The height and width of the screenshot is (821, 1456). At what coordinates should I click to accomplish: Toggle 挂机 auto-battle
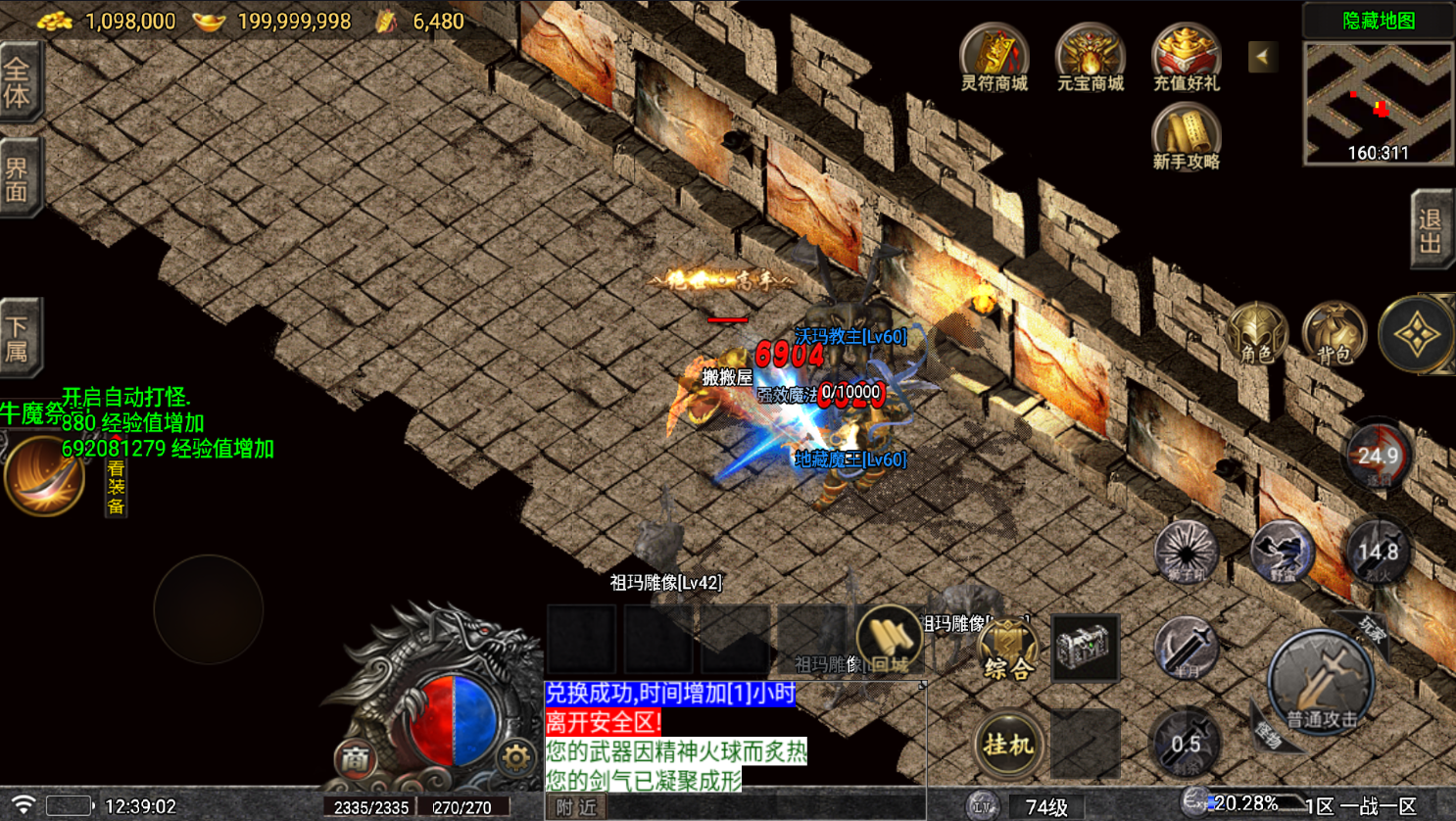click(1008, 745)
